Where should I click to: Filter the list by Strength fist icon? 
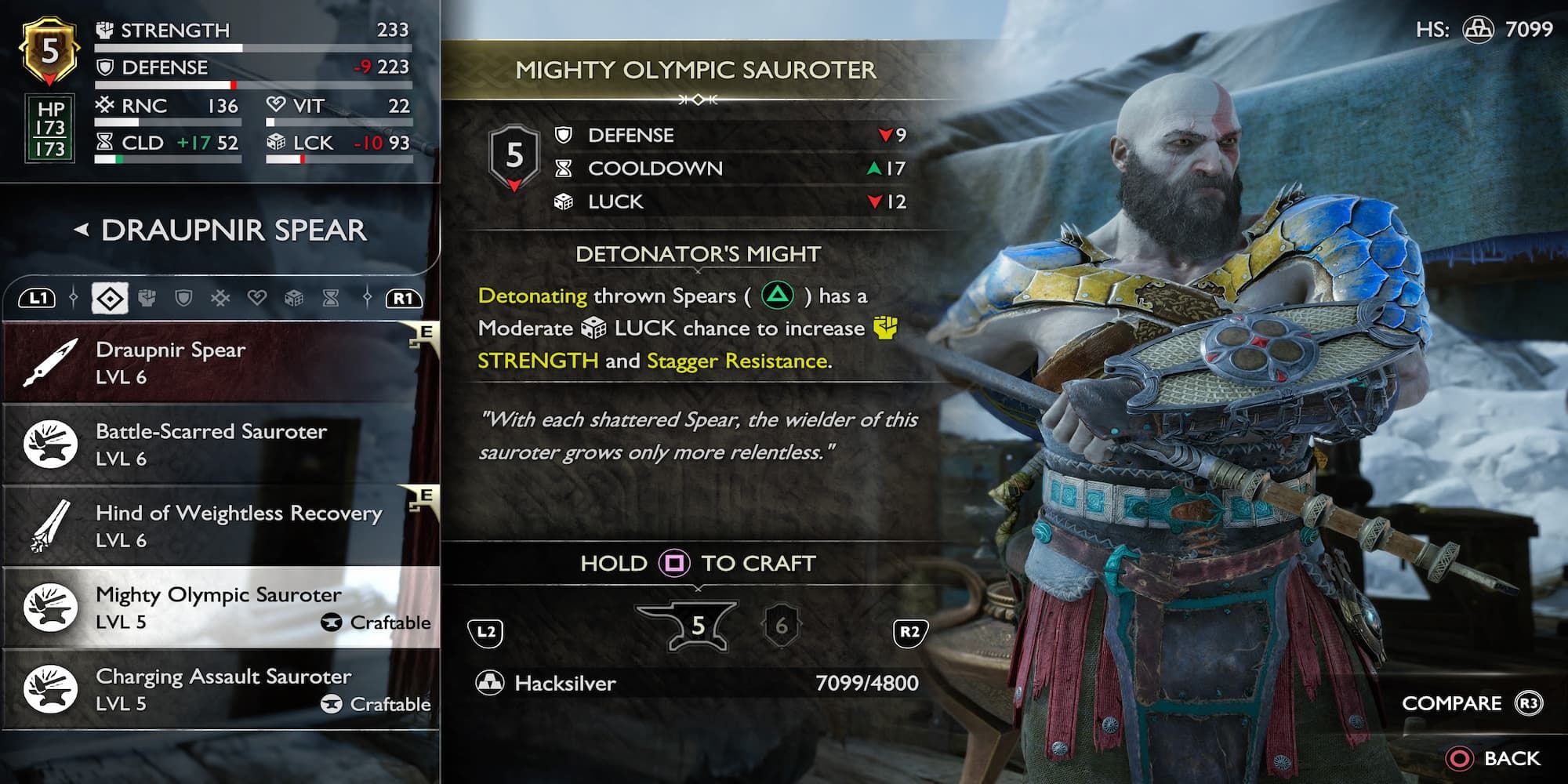147,298
